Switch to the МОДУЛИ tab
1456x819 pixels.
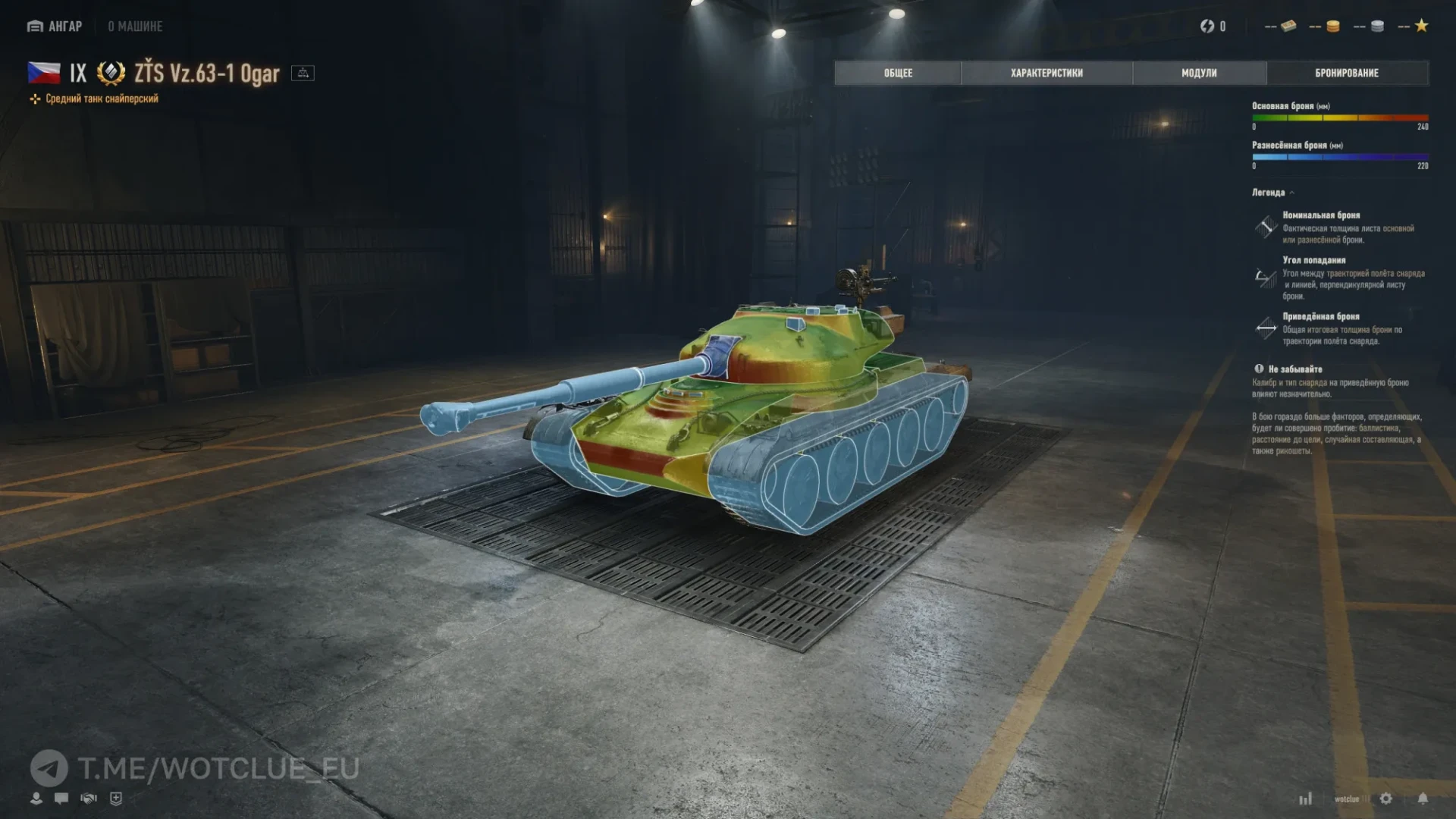1198,73
